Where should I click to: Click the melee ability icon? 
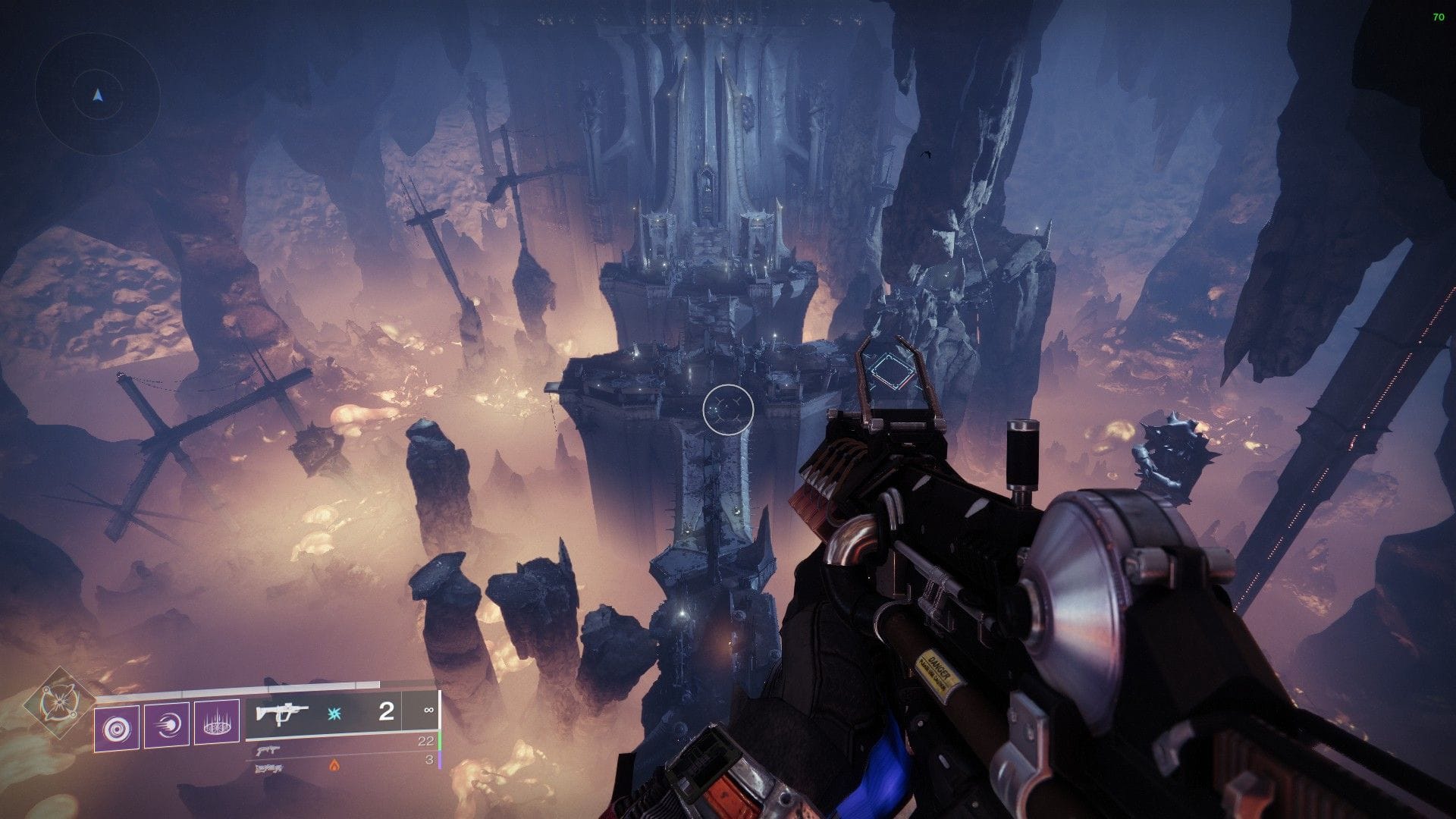coord(168,725)
